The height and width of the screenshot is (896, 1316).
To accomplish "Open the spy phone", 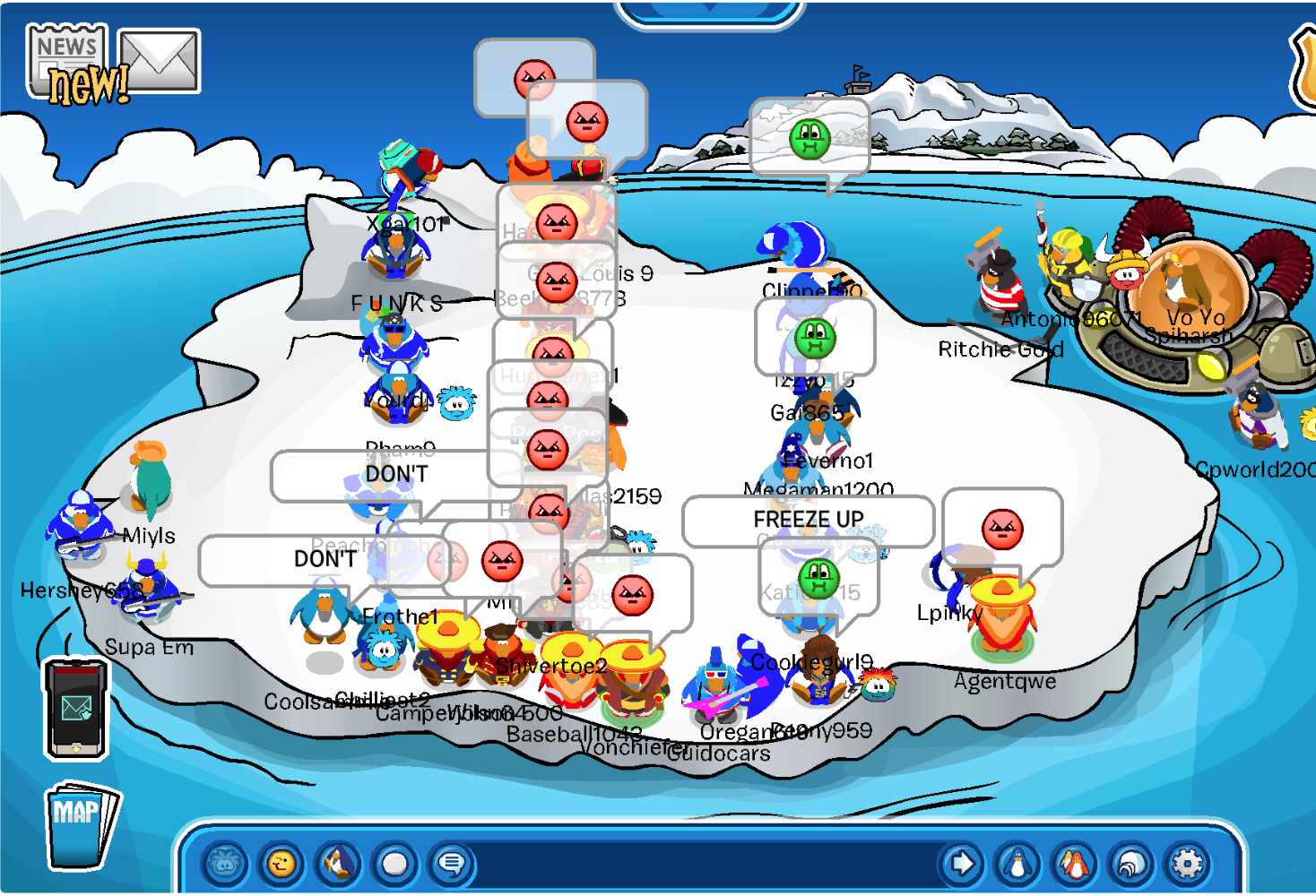I will 76,709.
